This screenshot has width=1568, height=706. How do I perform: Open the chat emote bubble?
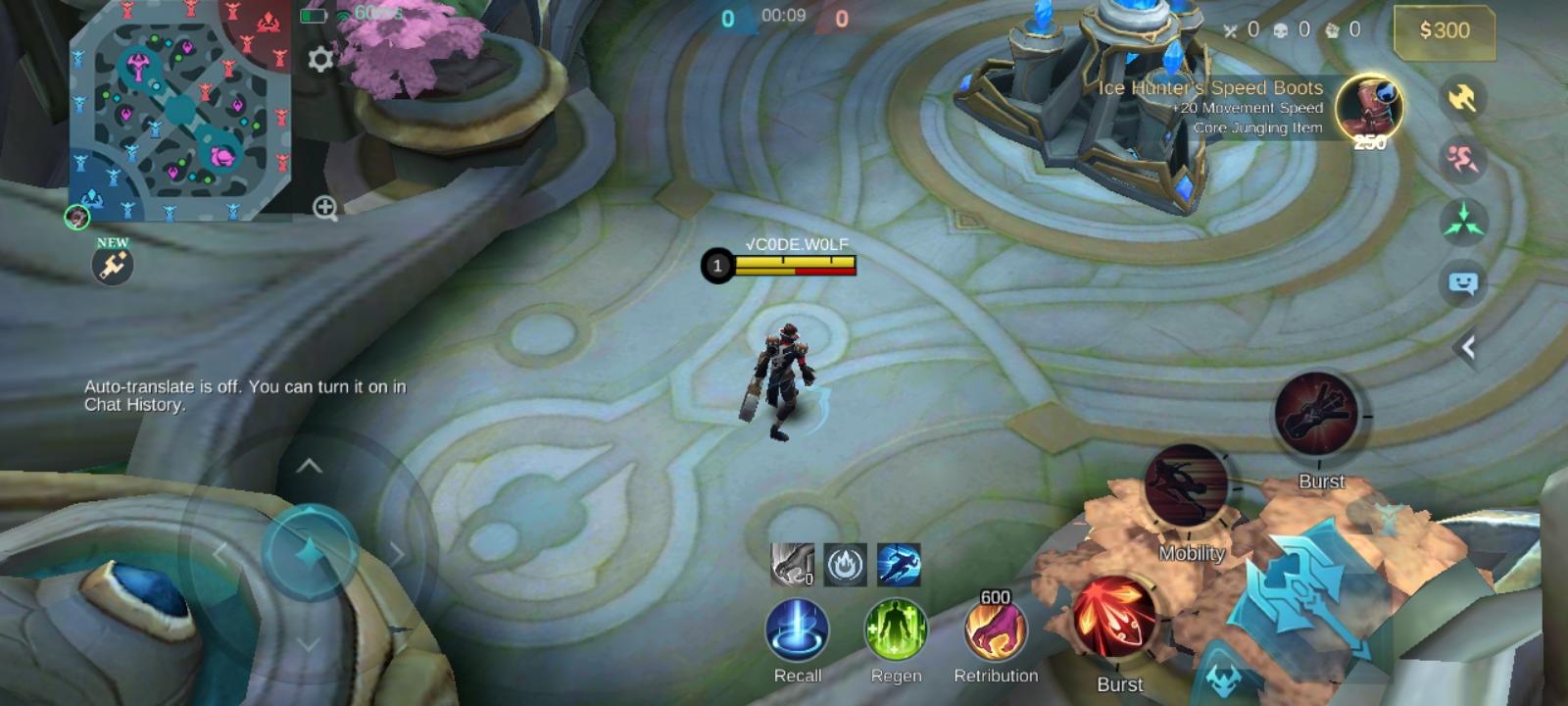[x=1462, y=282]
